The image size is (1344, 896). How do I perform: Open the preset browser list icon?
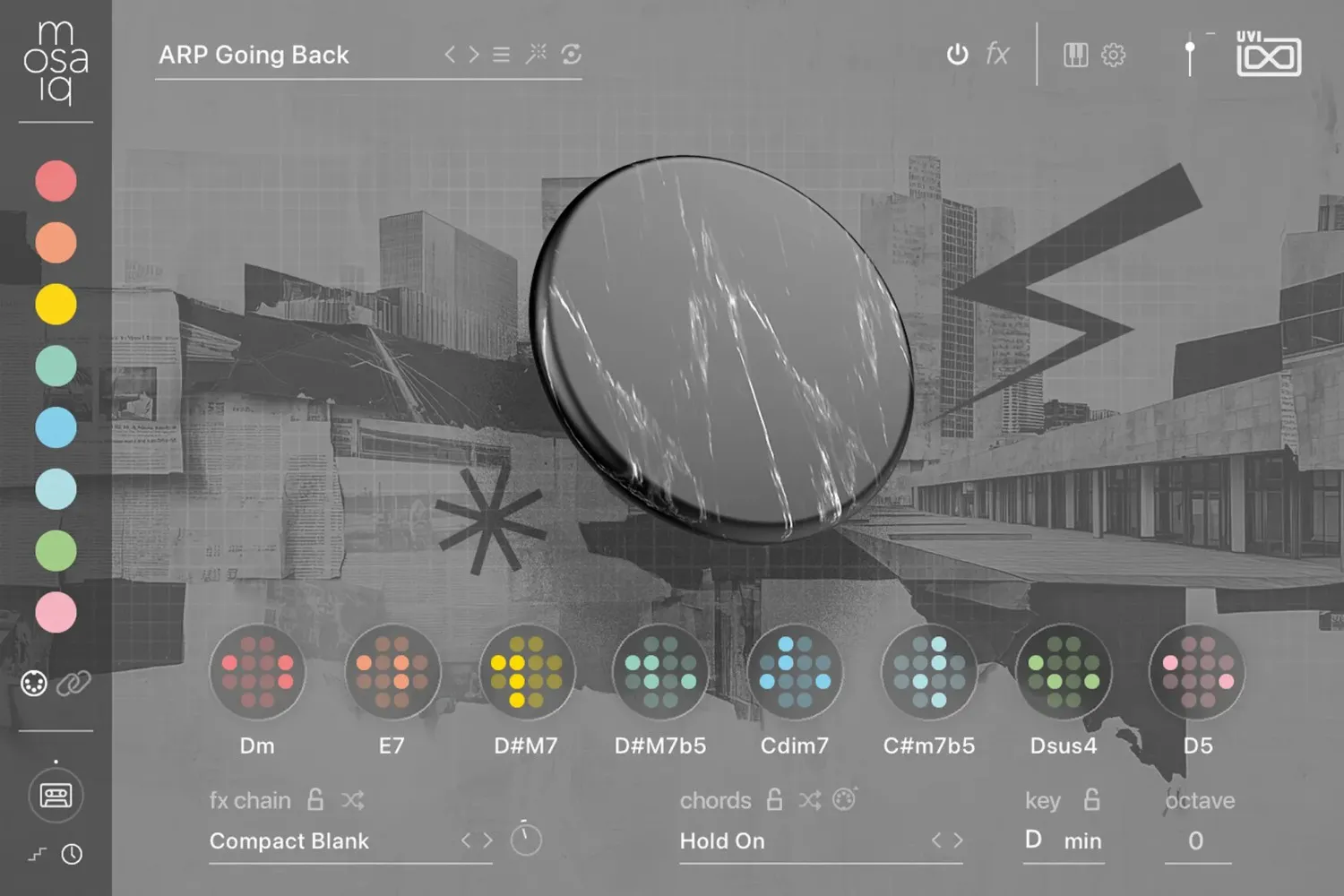click(501, 54)
